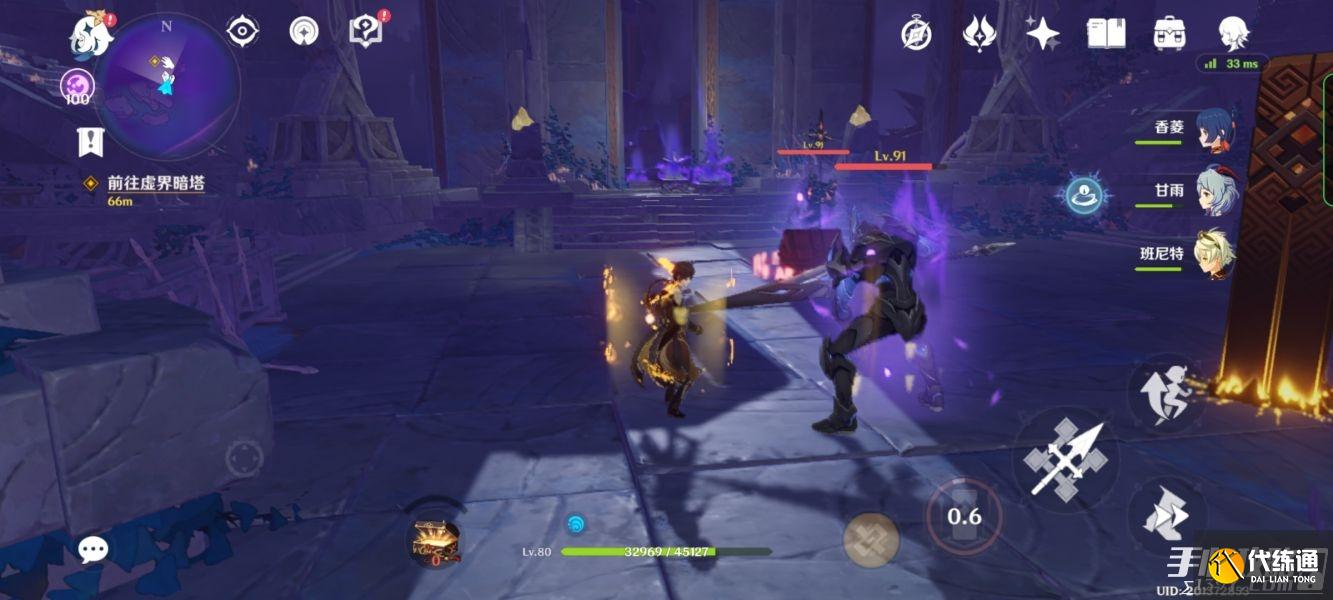Image resolution: width=1333 pixels, height=600 pixels.
Task: Open the chat speech bubble
Action: coord(93,548)
